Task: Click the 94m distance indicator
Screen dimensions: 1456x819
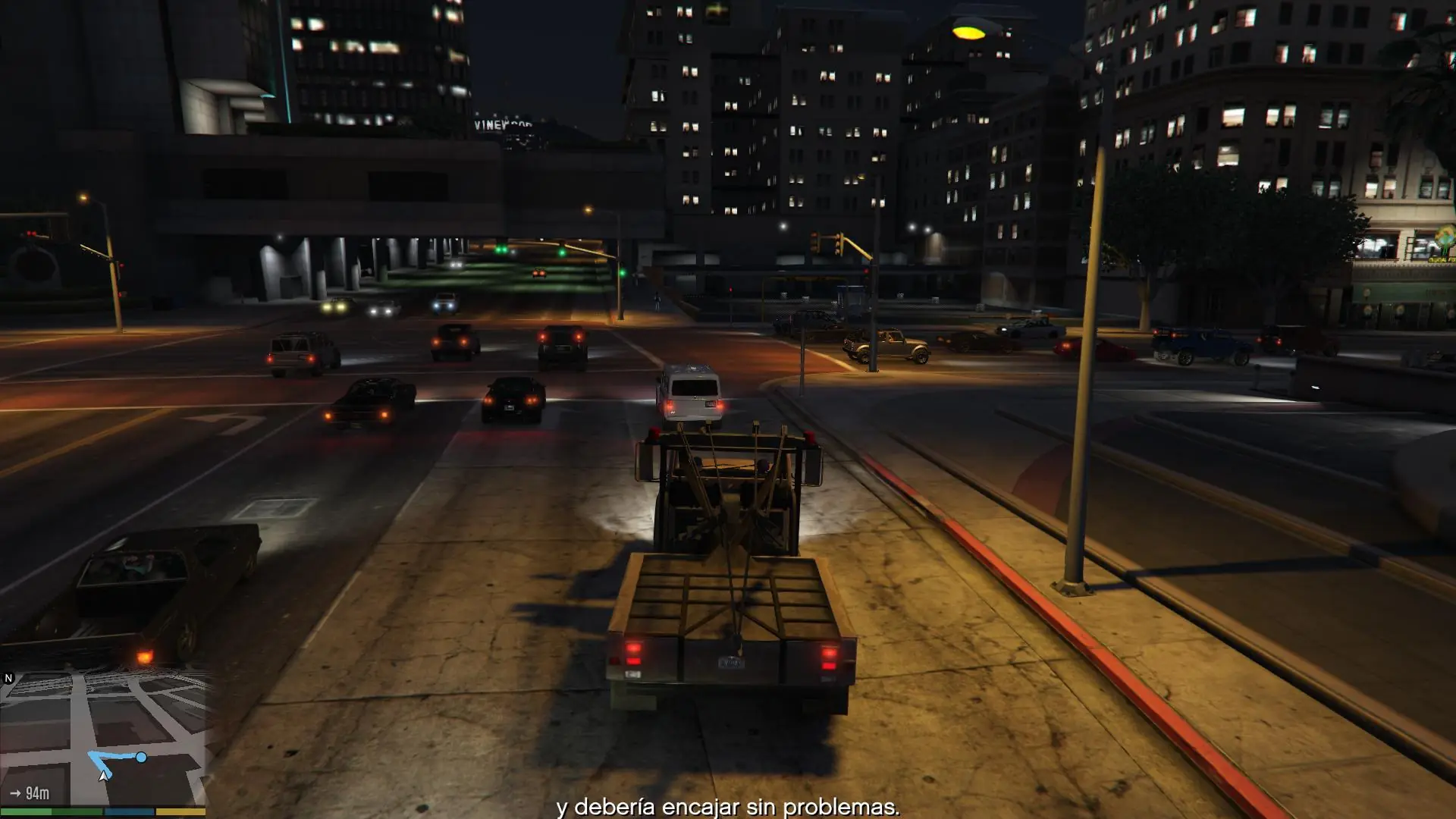Action: [x=37, y=792]
